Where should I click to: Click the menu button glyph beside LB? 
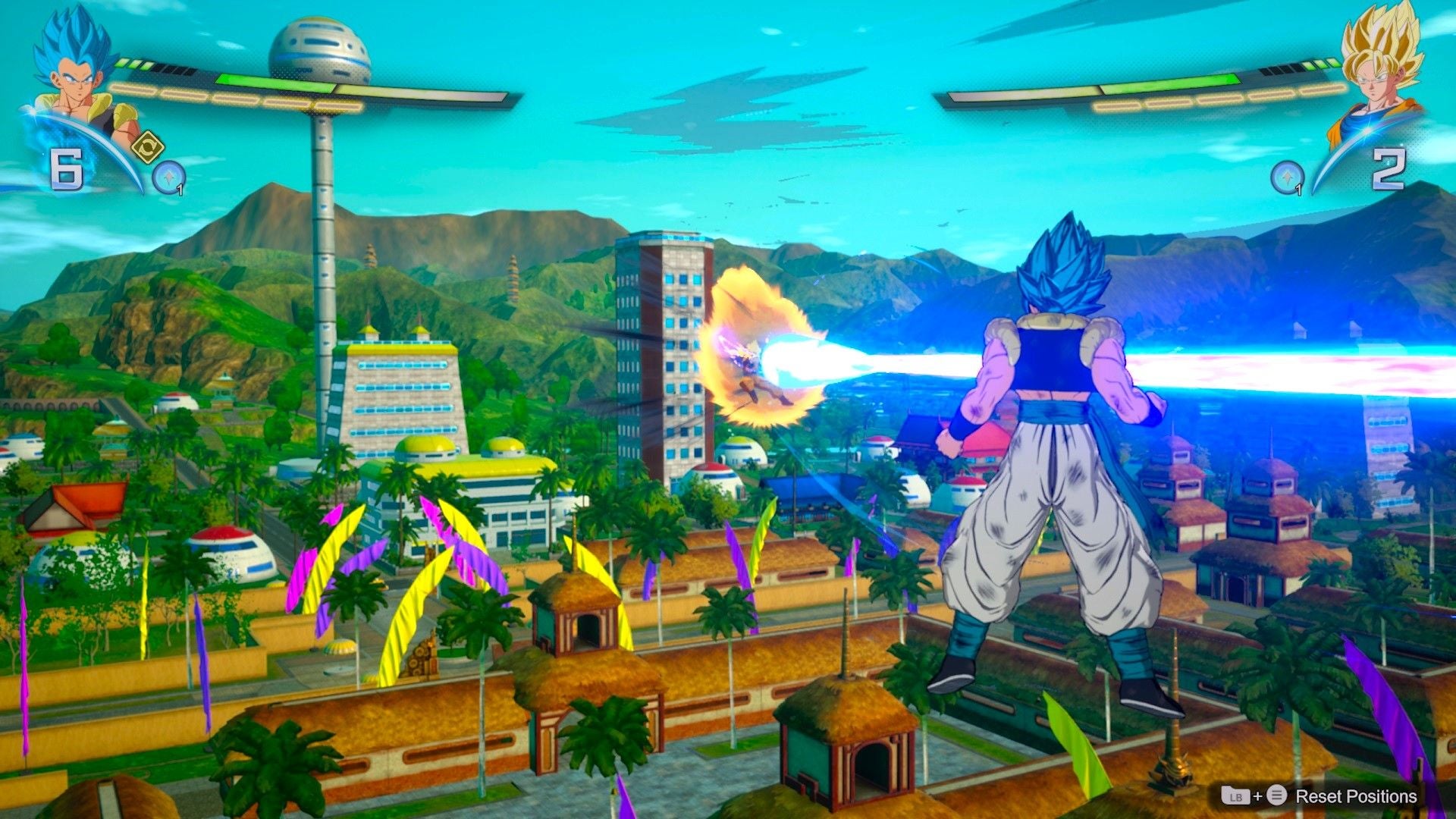pyautogui.click(x=1277, y=795)
